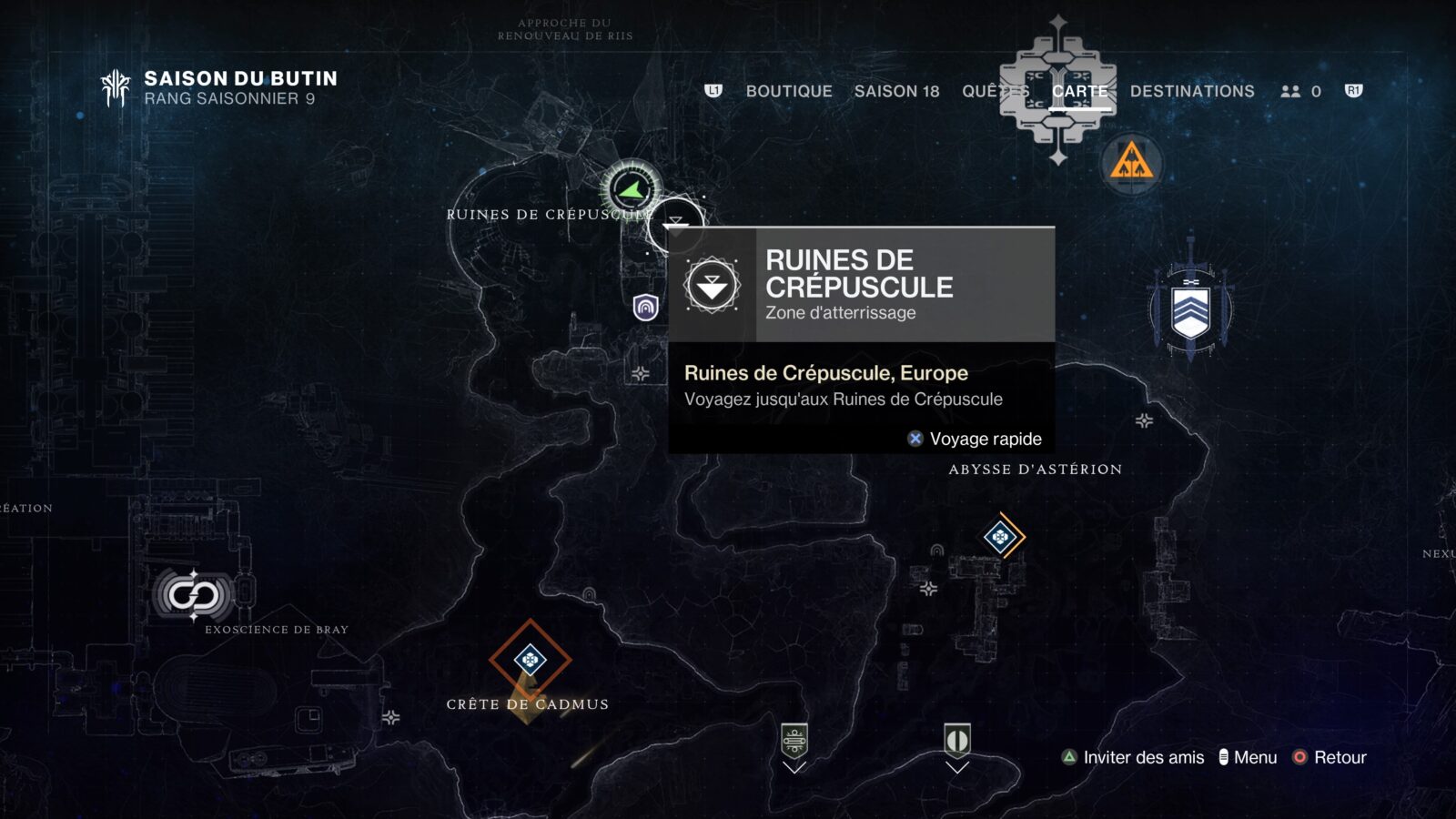The image size is (1456, 819).
Task: Open the Boutique tab
Action: [x=788, y=91]
